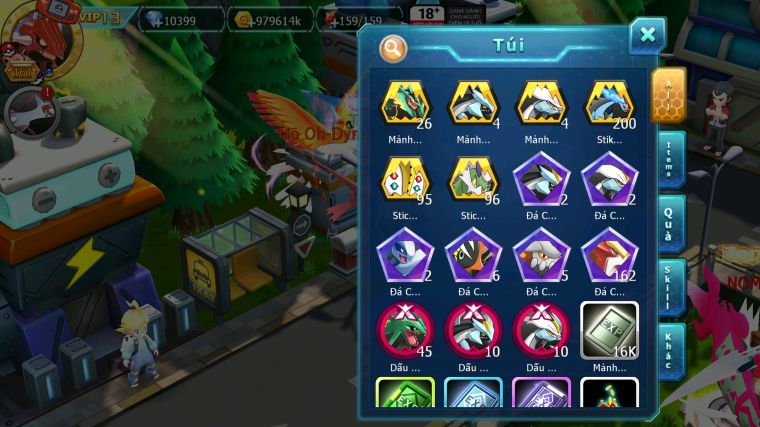The height and width of the screenshot is (427, 760).
Task: Choose the sticker item with count 95
Action: (x=405, y=180)
